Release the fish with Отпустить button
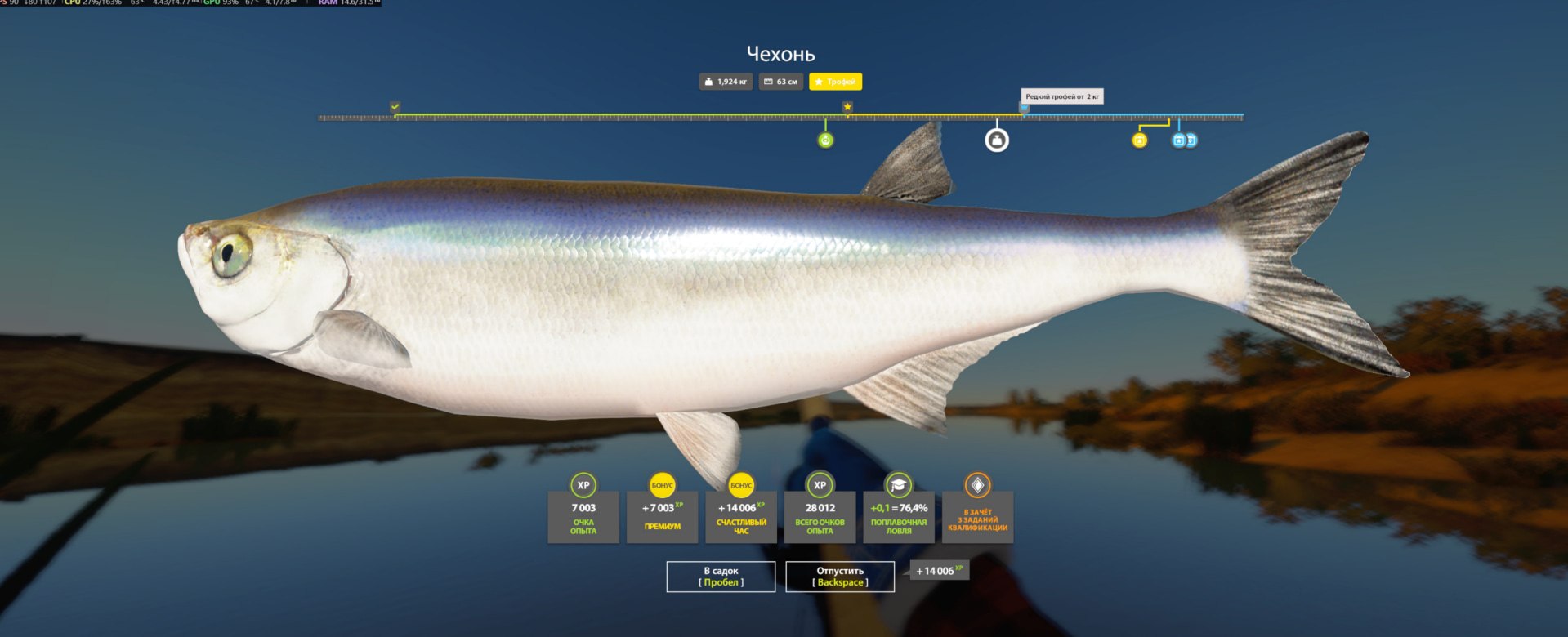 pos(840,577)
